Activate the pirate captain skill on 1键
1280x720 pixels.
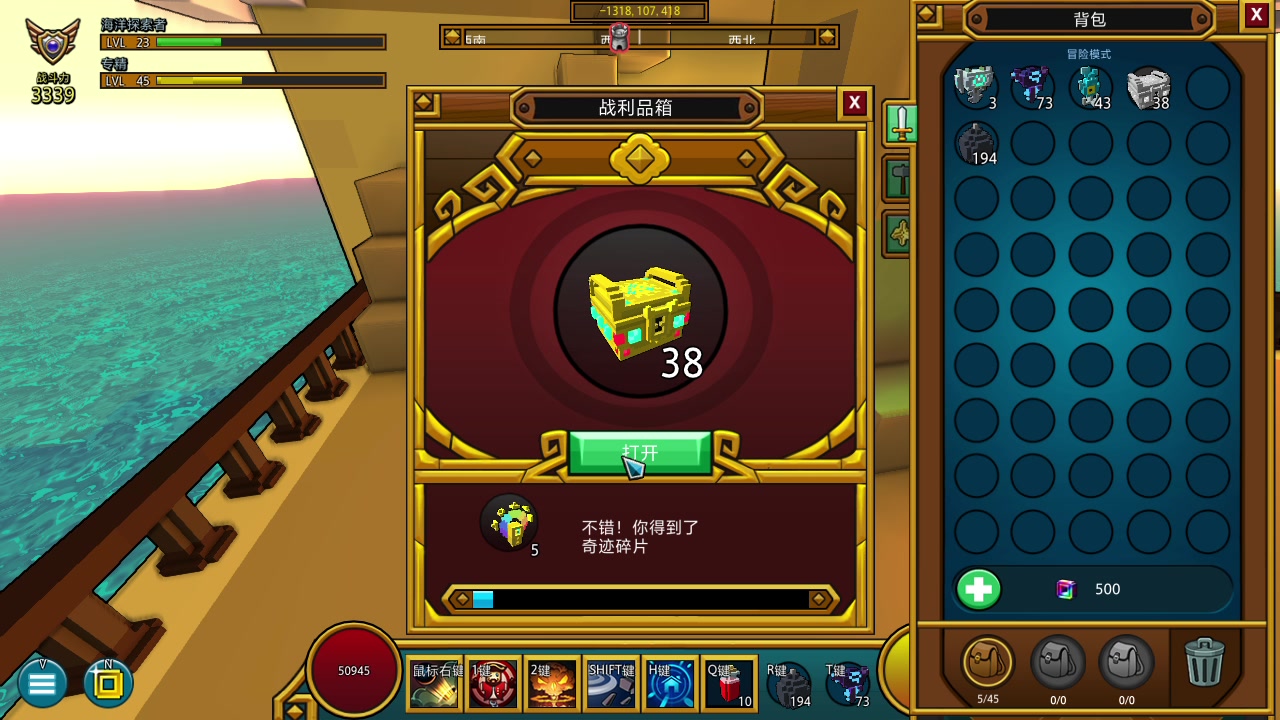coord(494,684)
